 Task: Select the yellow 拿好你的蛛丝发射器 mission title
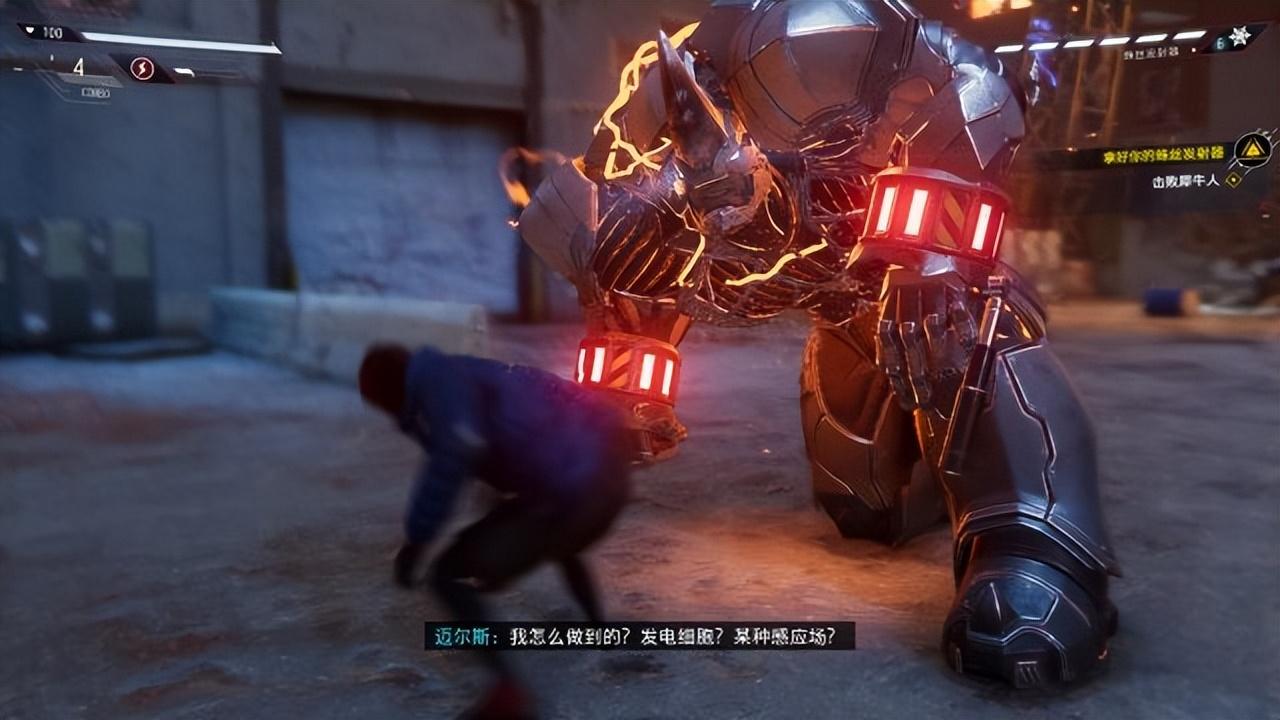pos(1162,157)
